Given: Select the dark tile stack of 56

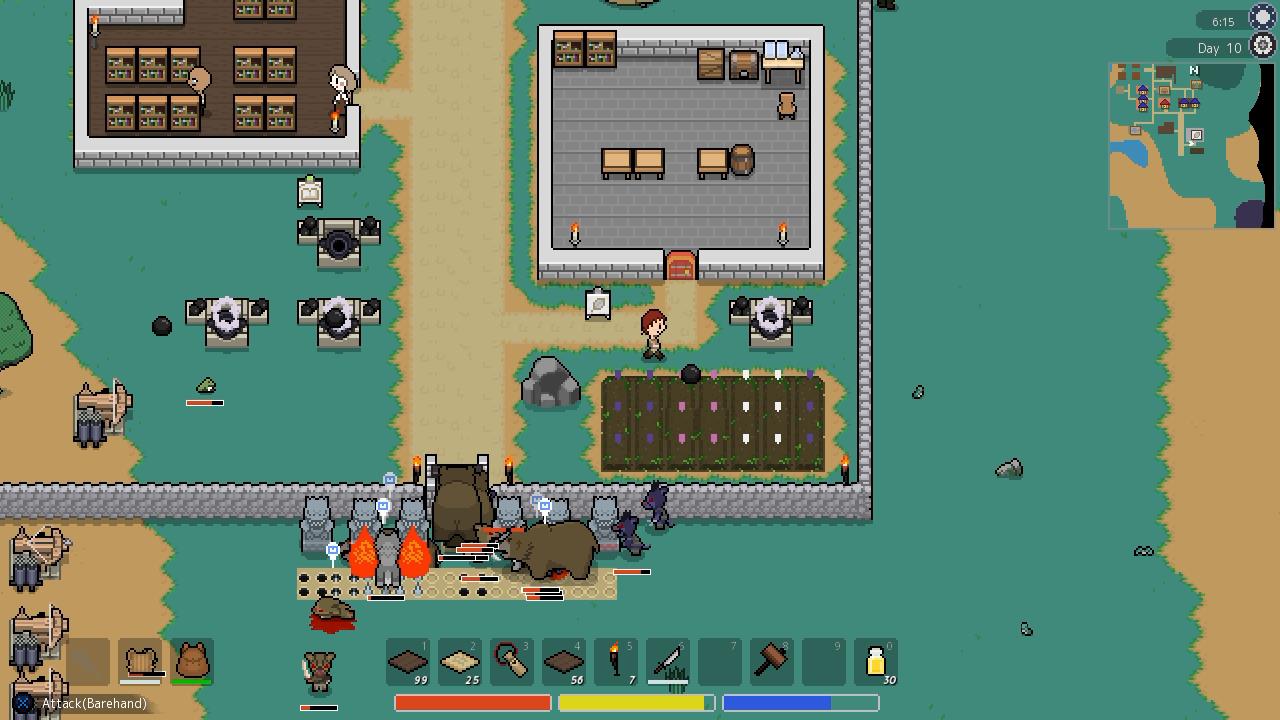Looking at the screenshot, I should pos(564,662).
